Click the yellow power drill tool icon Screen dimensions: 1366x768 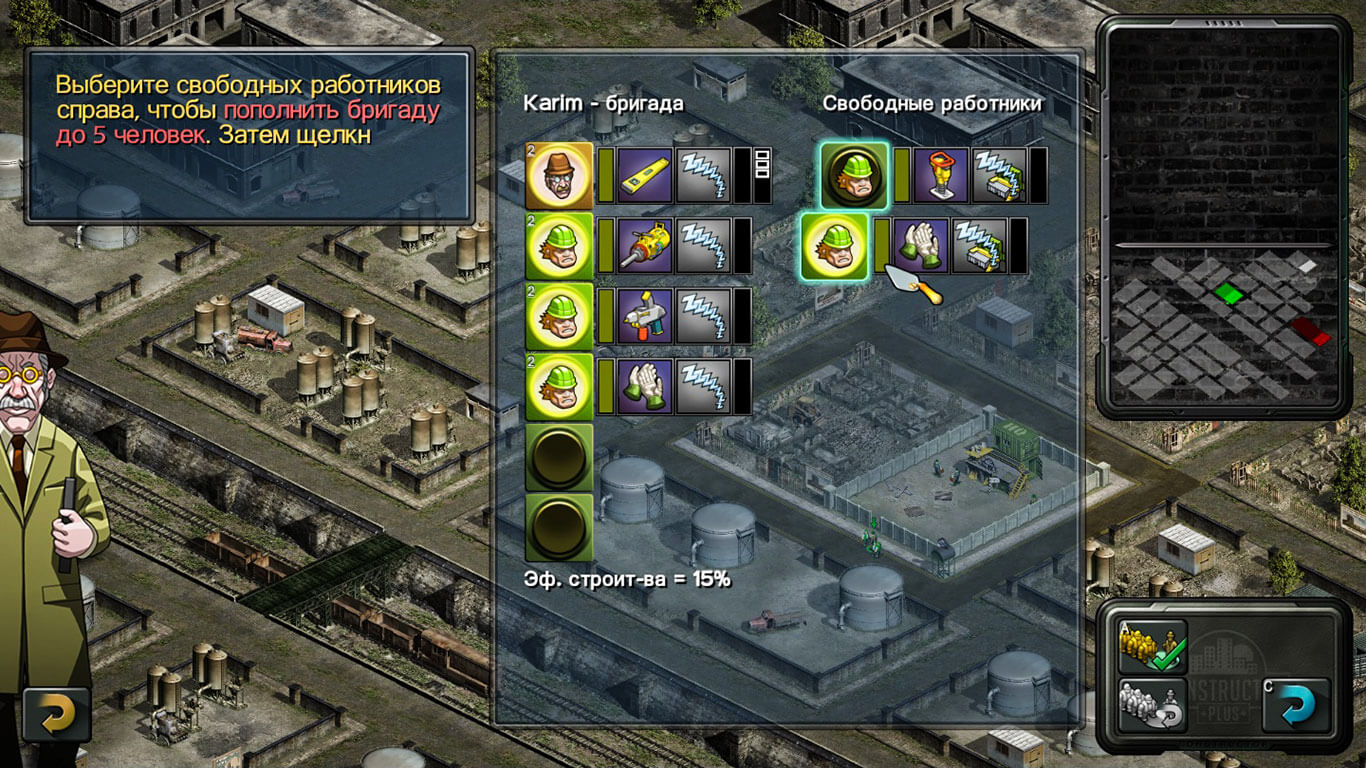(645, 246)
